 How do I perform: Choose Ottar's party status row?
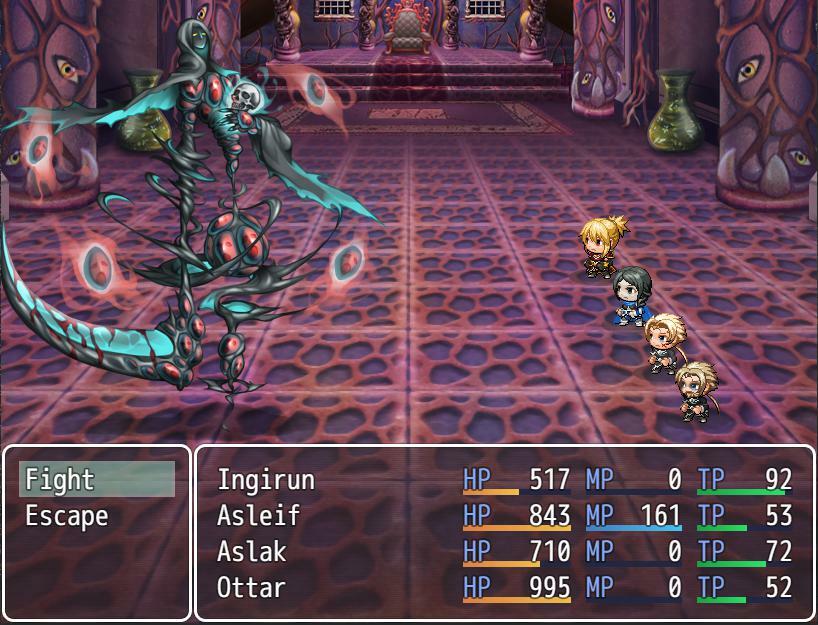coord(504,587)
